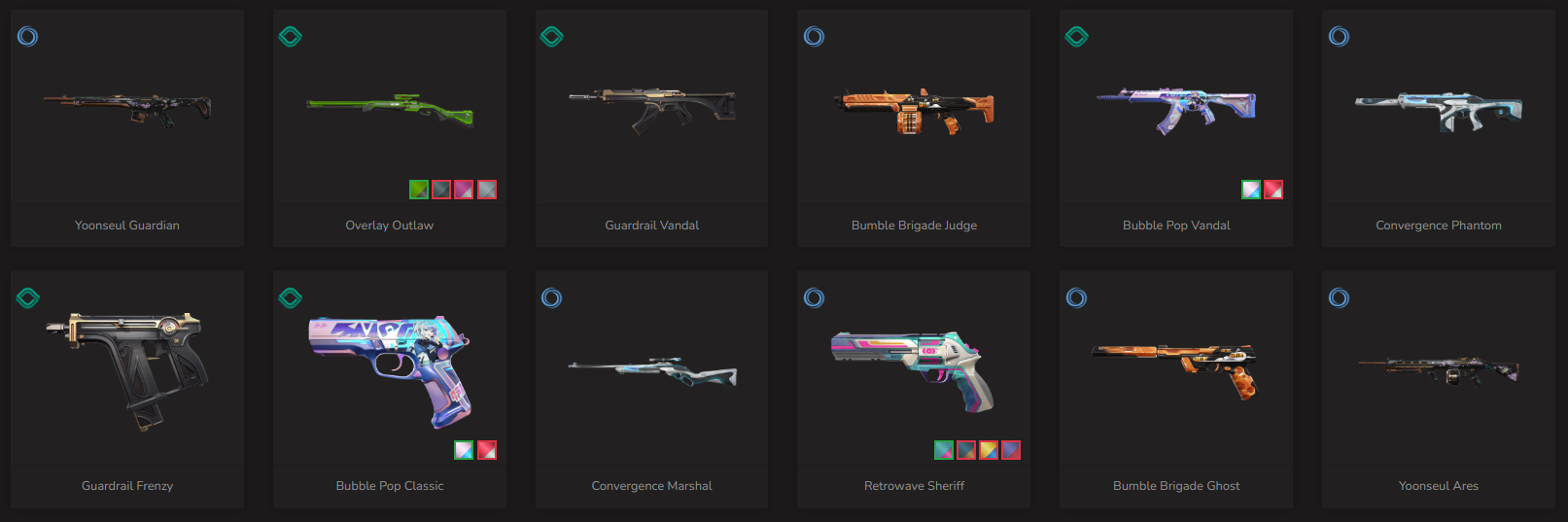Select the purple-blue swatch on Retrowave Sheriff
The height and width of the screenshot is (522, 1568).
pyautogui.click(x=1011, y=450)
